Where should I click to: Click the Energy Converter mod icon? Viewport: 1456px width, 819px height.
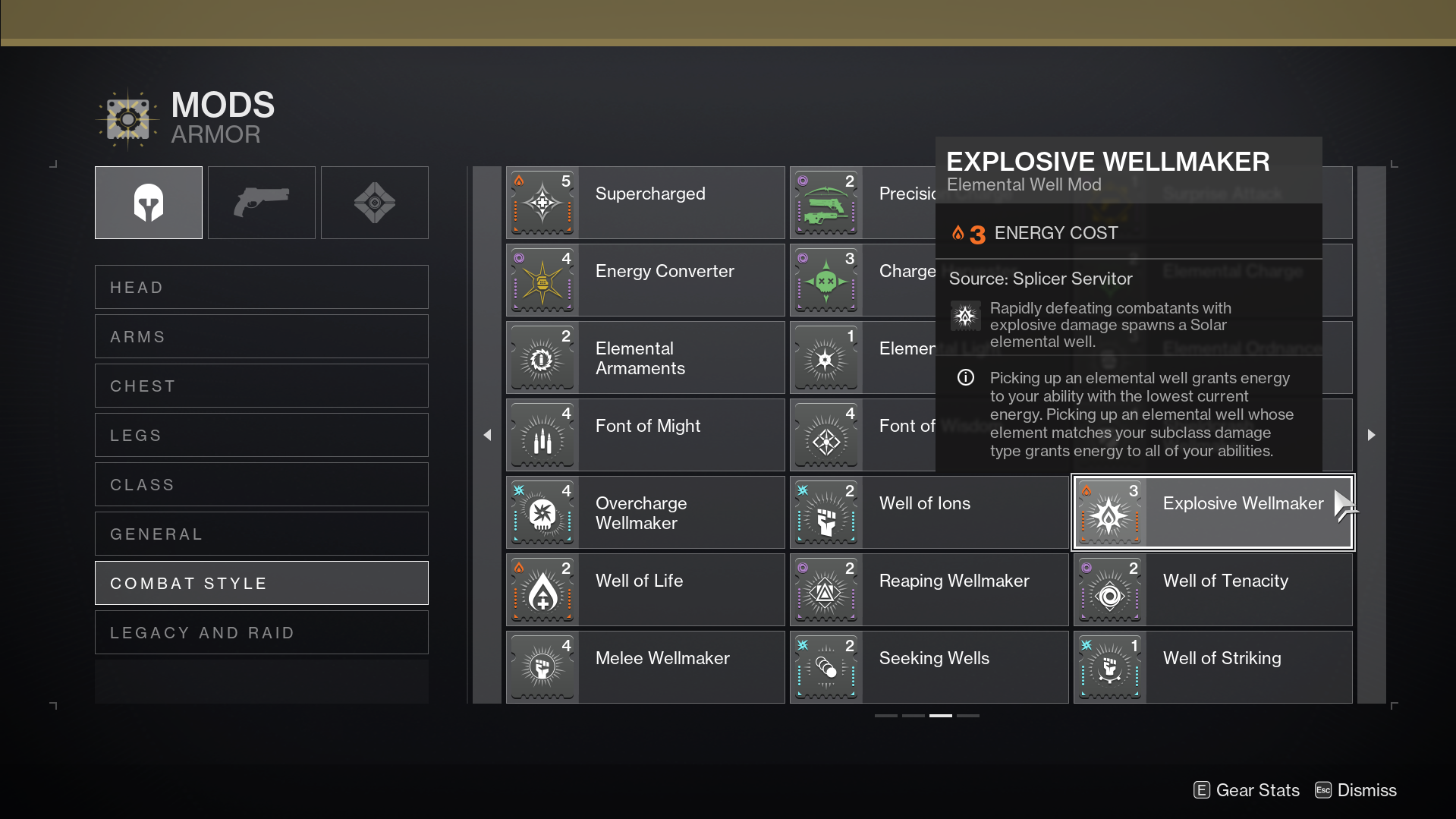542,279
